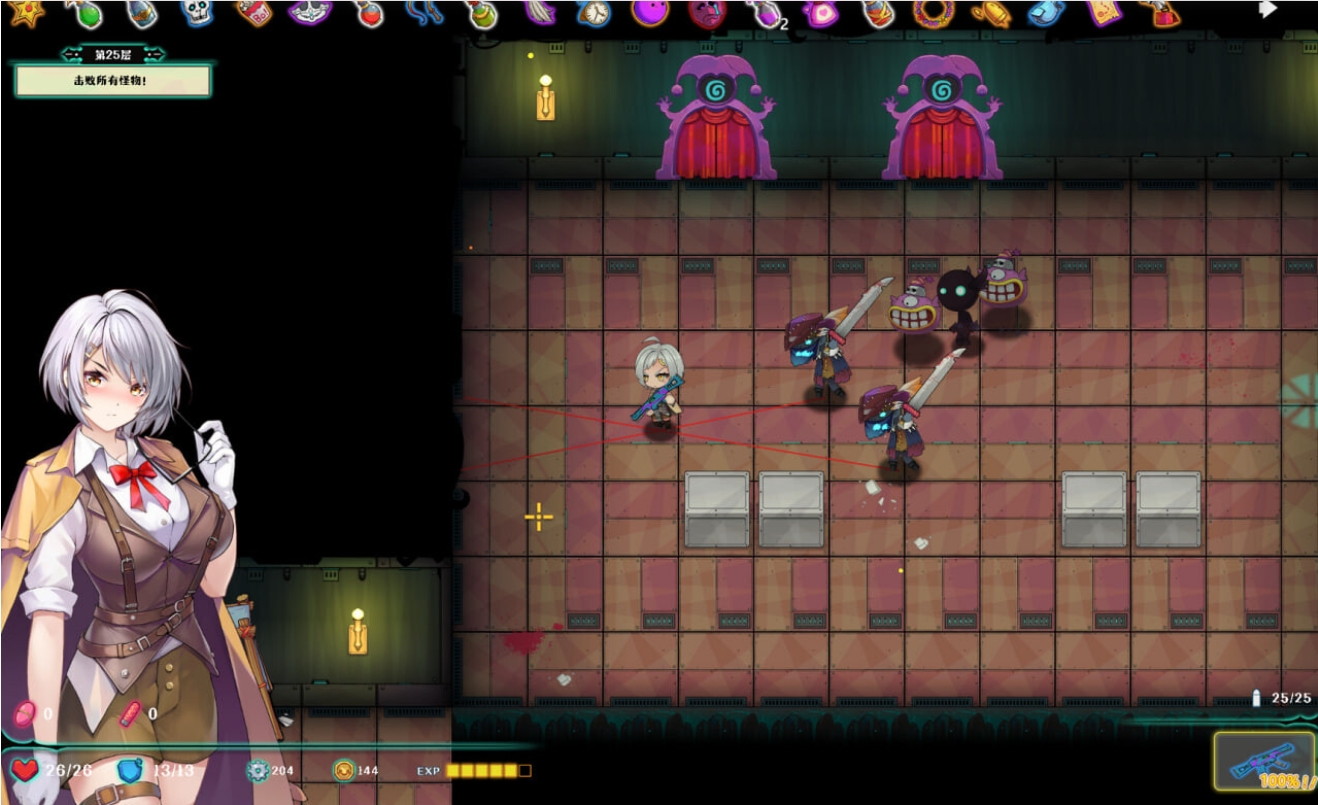Select the white skull relic icon
Screen dimensions: 1318x805
196,12
